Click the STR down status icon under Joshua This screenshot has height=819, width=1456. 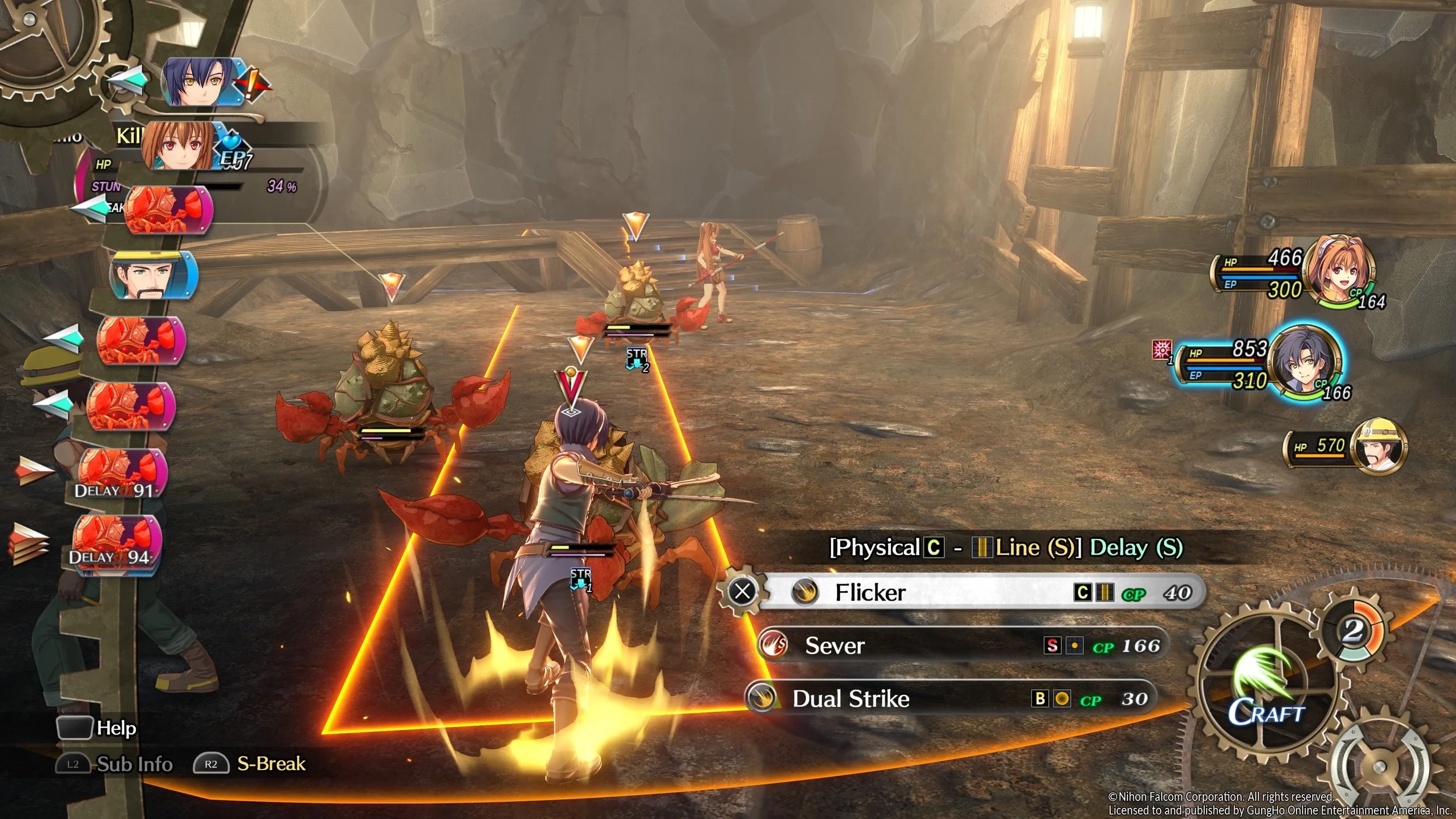pos(581,580)
